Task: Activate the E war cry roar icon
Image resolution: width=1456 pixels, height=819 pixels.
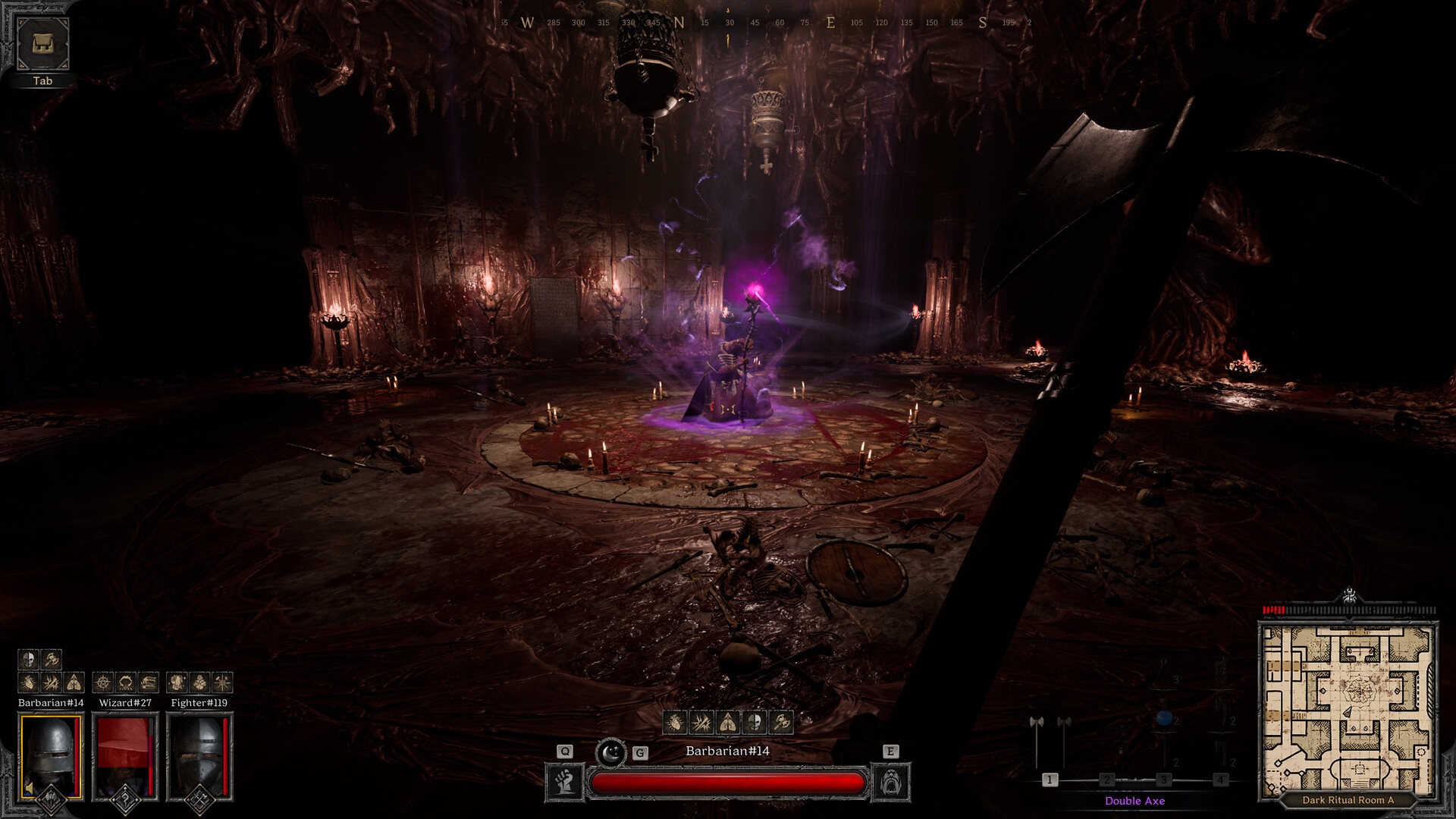Action: coord(892,781)
